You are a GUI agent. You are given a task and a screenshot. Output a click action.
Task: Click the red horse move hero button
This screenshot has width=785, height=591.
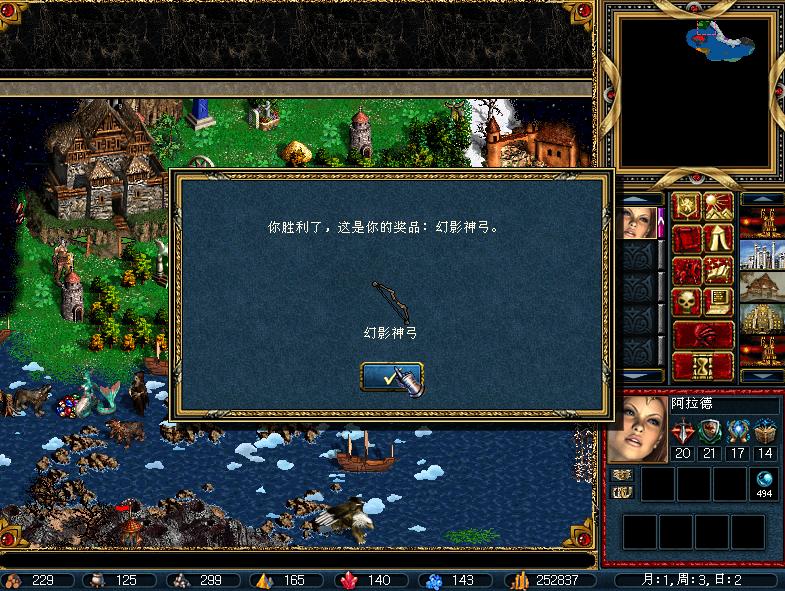click(687, 271)
